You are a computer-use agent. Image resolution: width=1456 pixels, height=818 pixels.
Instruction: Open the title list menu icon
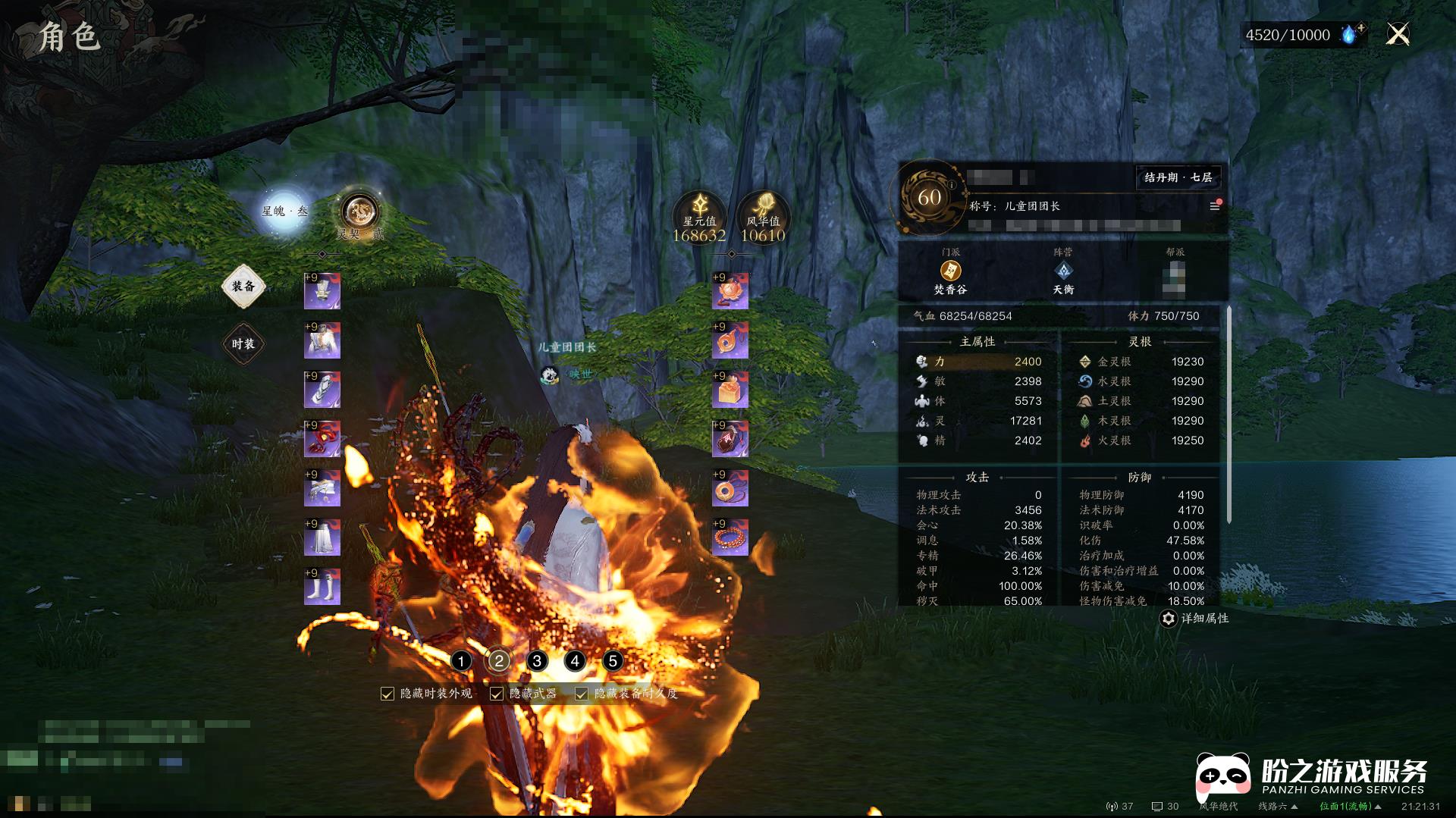click(1214, 206)
